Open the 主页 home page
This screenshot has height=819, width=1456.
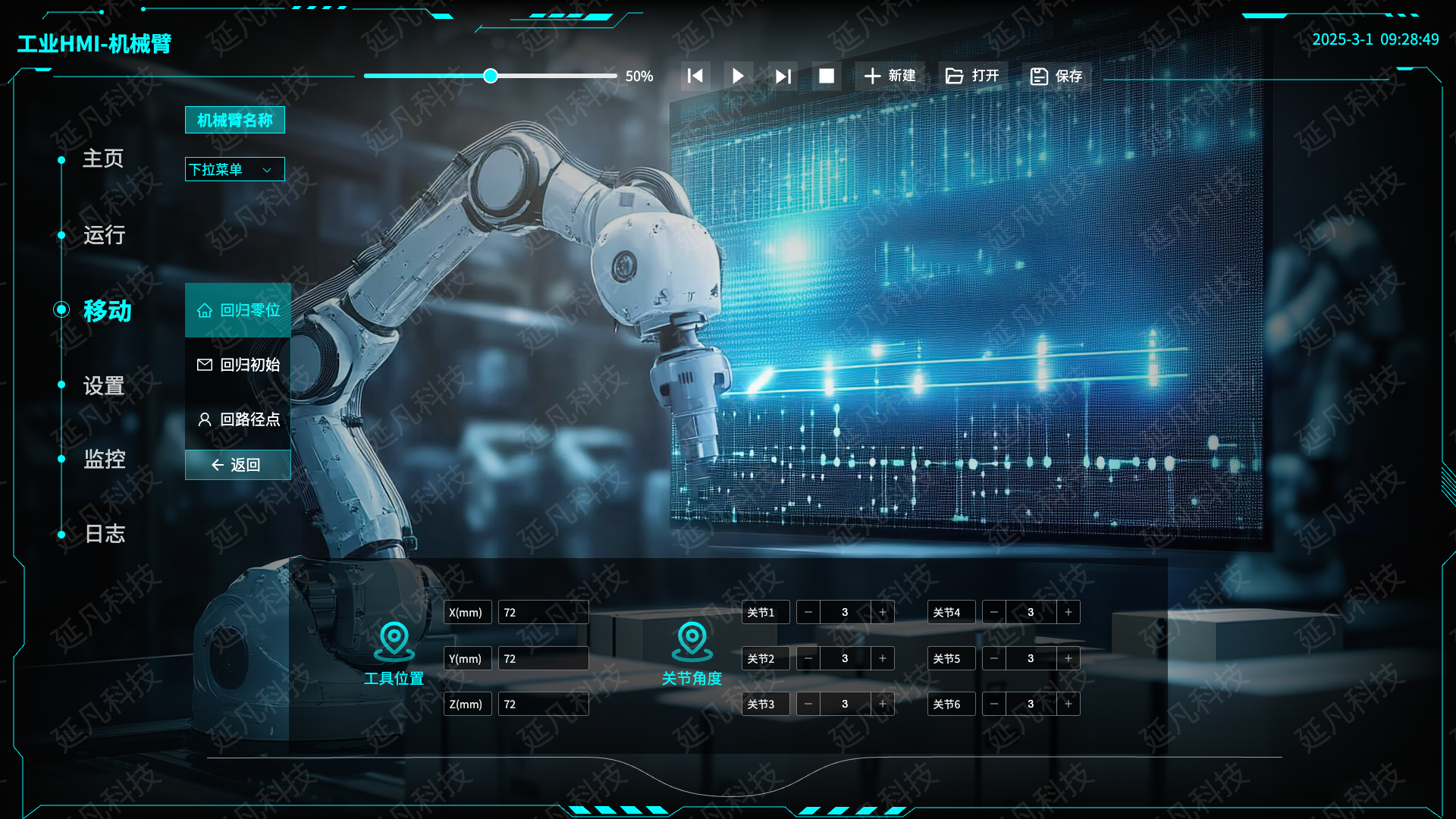103,158
